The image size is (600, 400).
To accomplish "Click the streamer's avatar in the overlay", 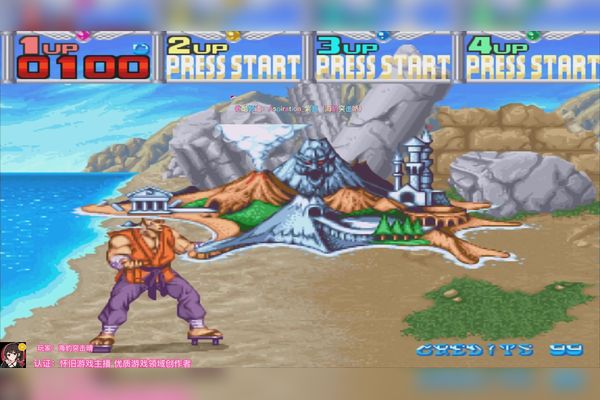I will (x=14, y=355).
